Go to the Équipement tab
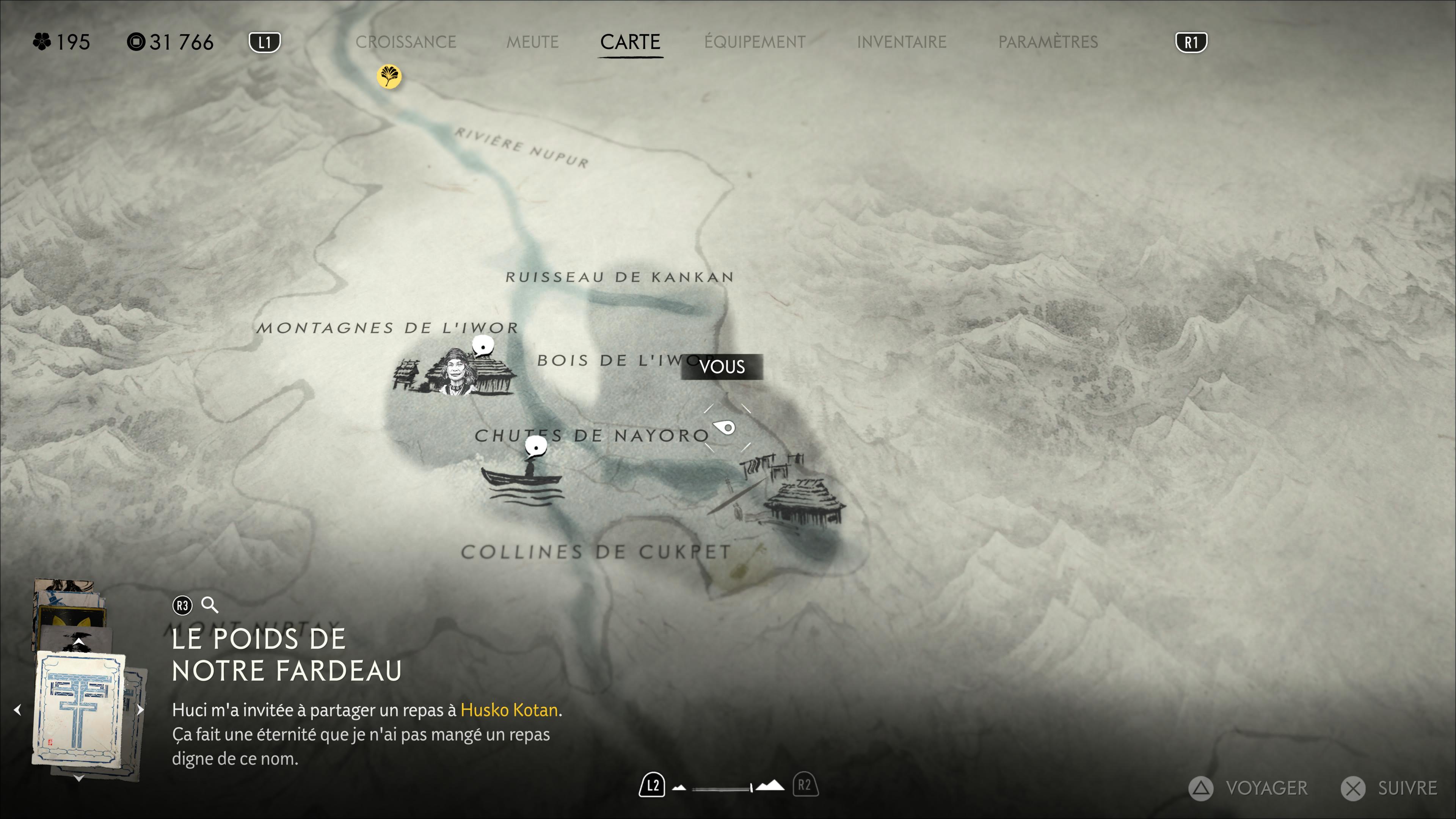1456x819 pixels. pos(755,42)
